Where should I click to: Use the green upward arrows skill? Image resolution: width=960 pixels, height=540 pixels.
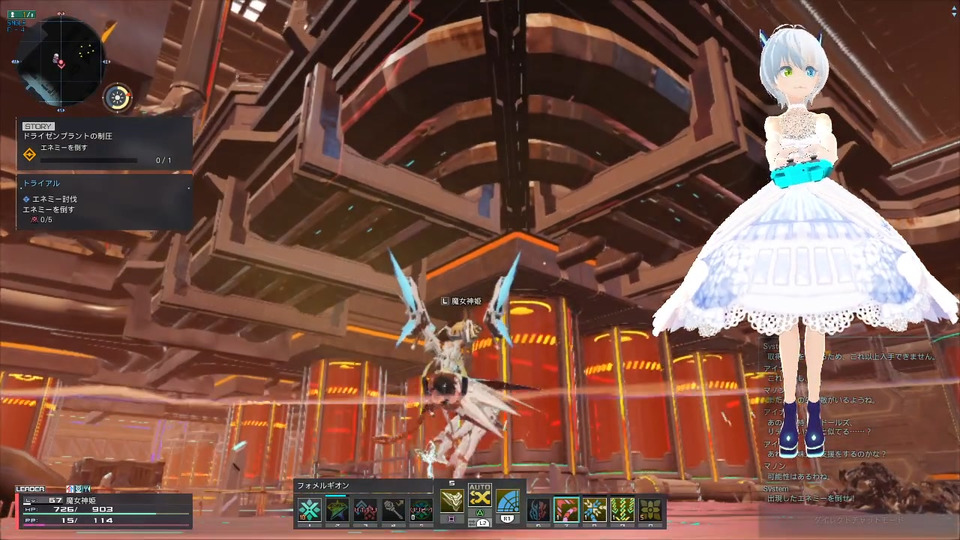click(x=623, y=510)
